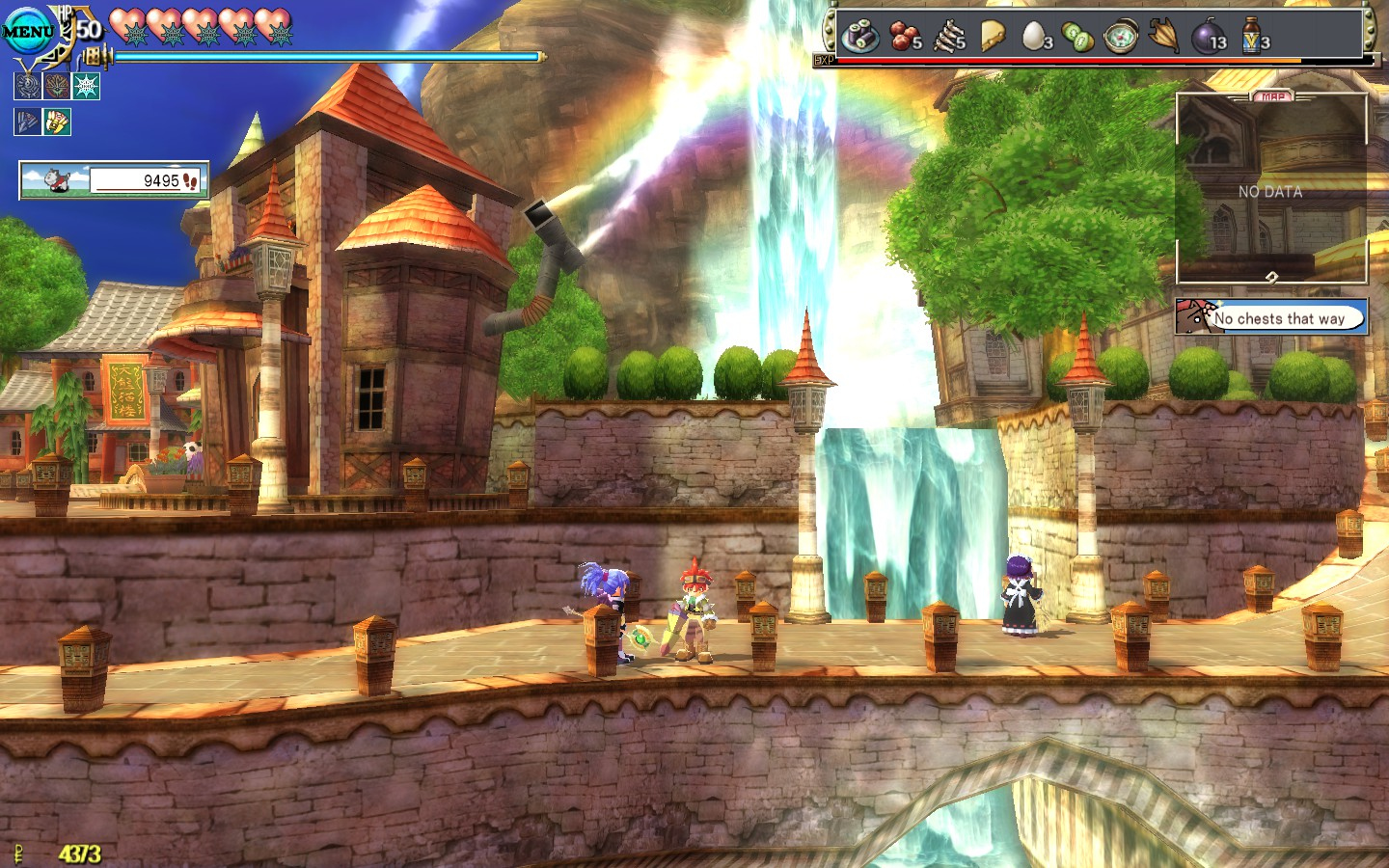Select the white egg item

(1035, 37)
